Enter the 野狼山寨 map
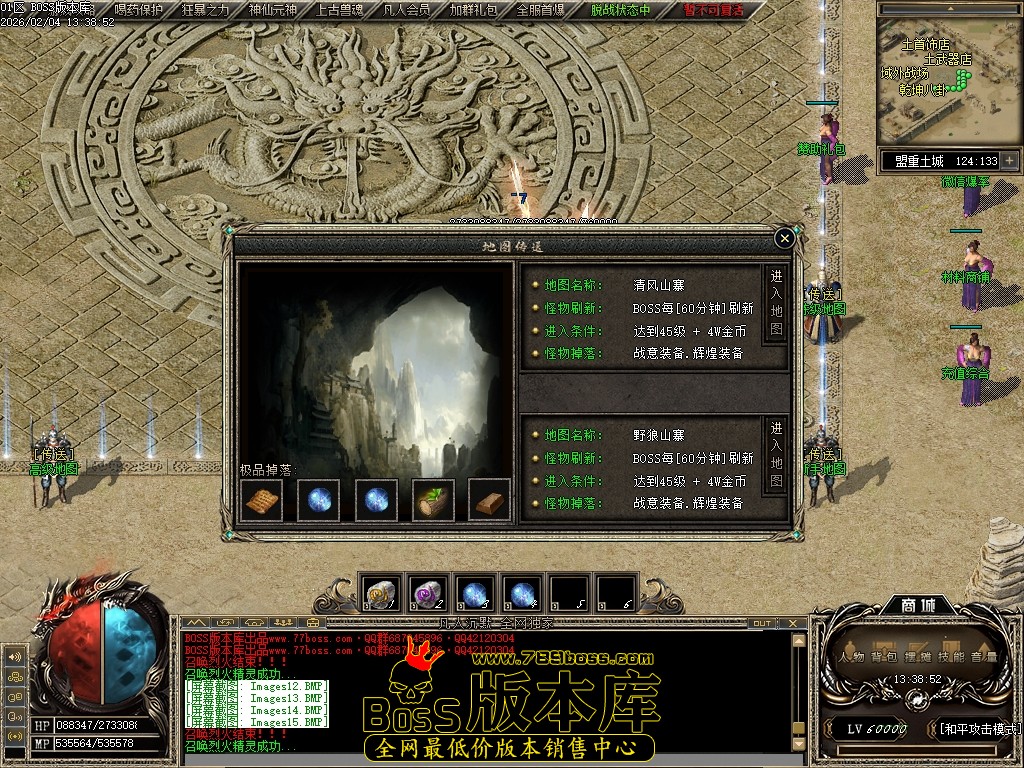 pos(776,455)
